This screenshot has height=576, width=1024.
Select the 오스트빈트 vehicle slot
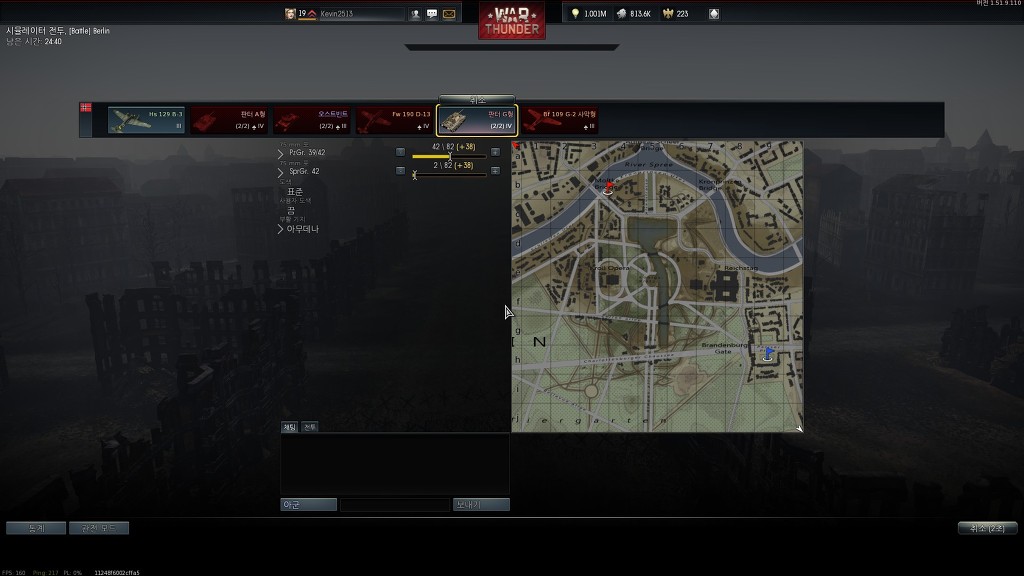click(311, 120)
